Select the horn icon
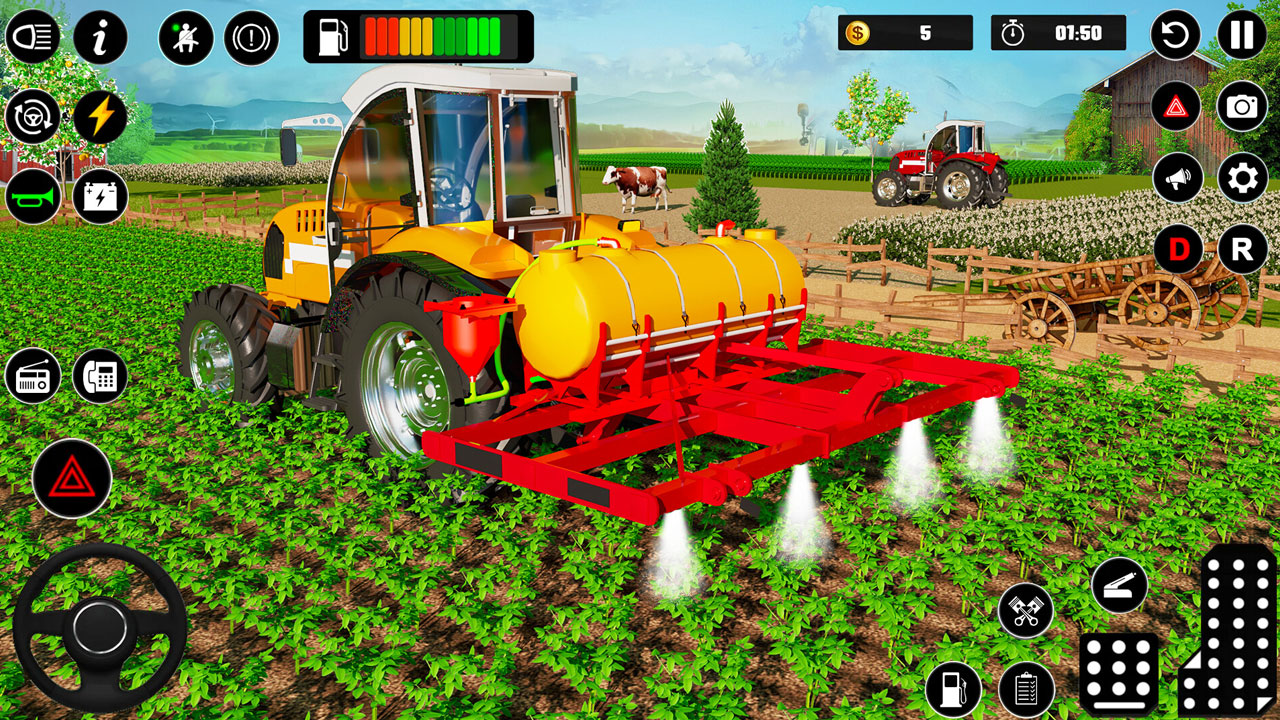The height and width of the screenshot is (720, 1280). (x=33, y=196)
